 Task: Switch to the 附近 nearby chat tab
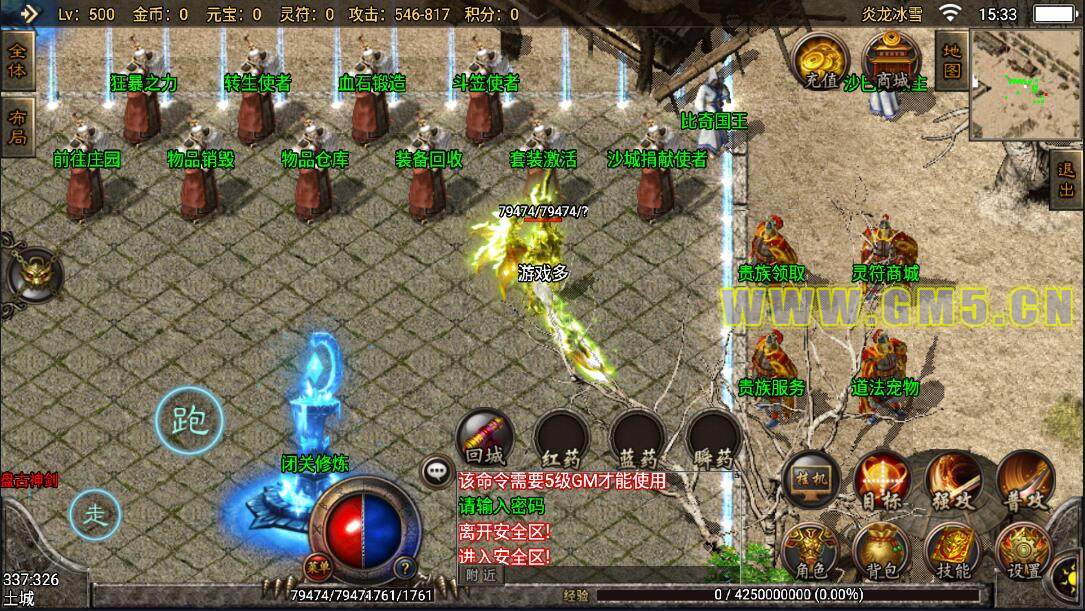coord(482,575)
